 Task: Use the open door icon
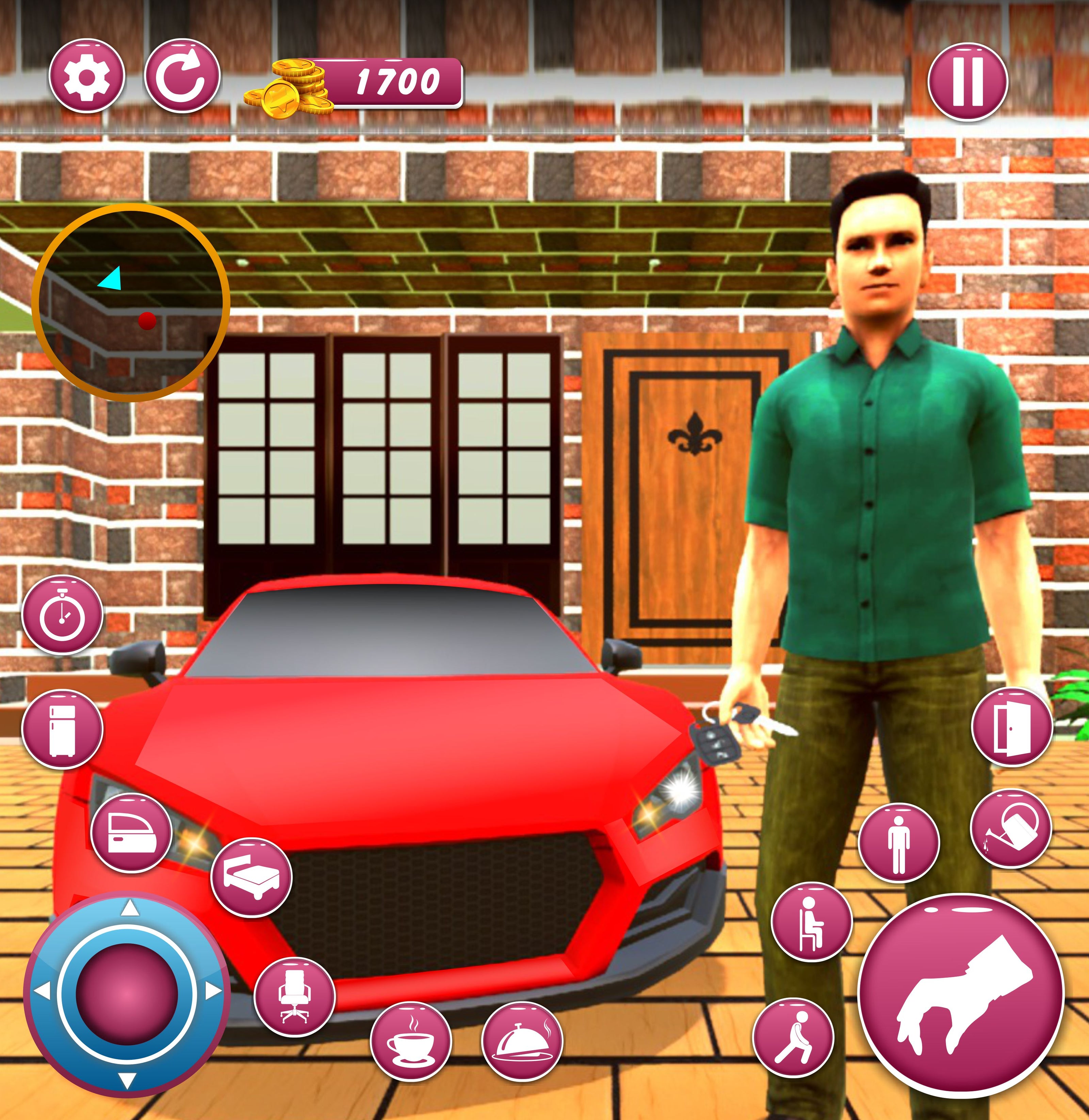(1012, 727)
